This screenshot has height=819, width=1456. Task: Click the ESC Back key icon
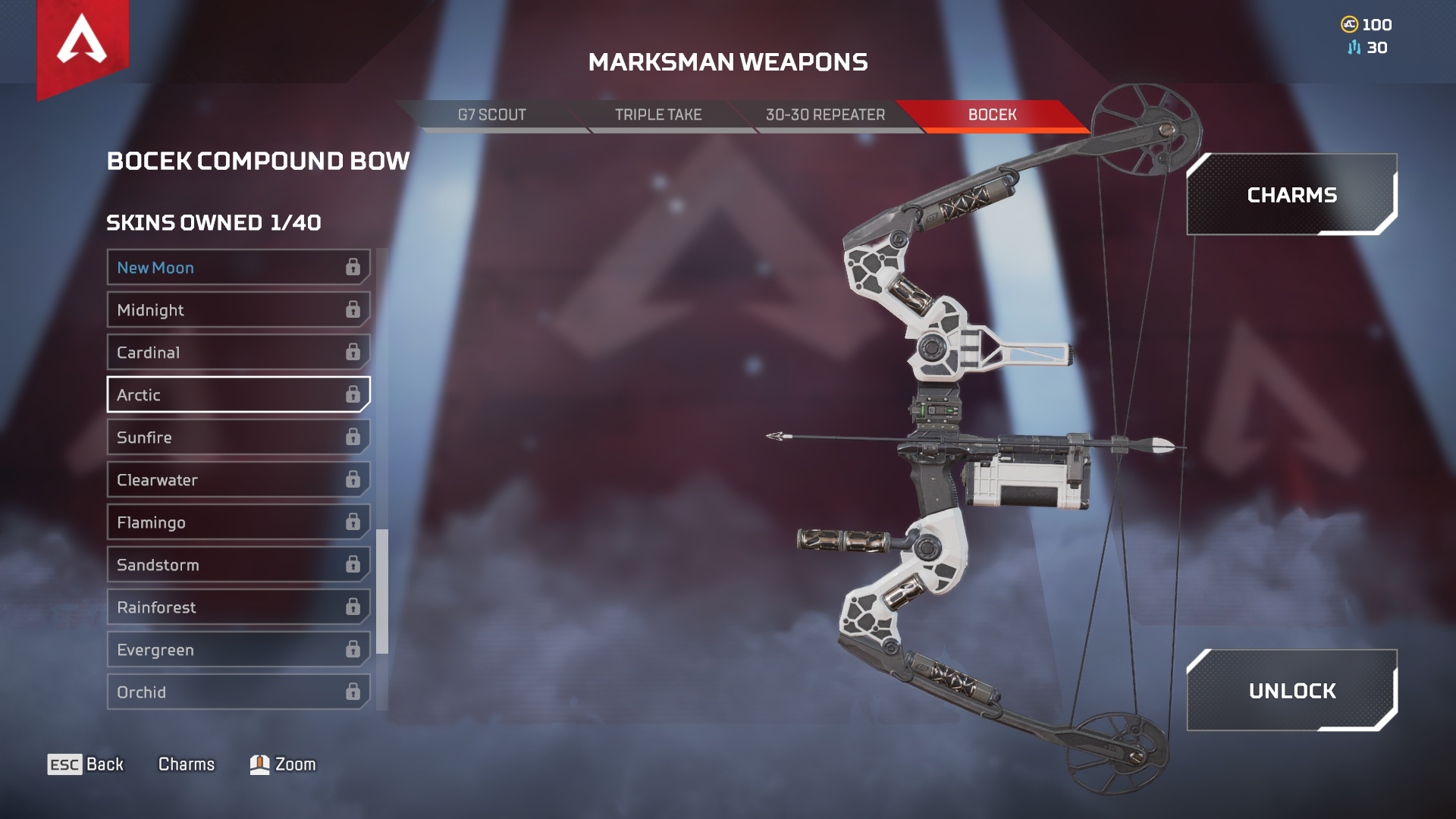coord(64,764)
